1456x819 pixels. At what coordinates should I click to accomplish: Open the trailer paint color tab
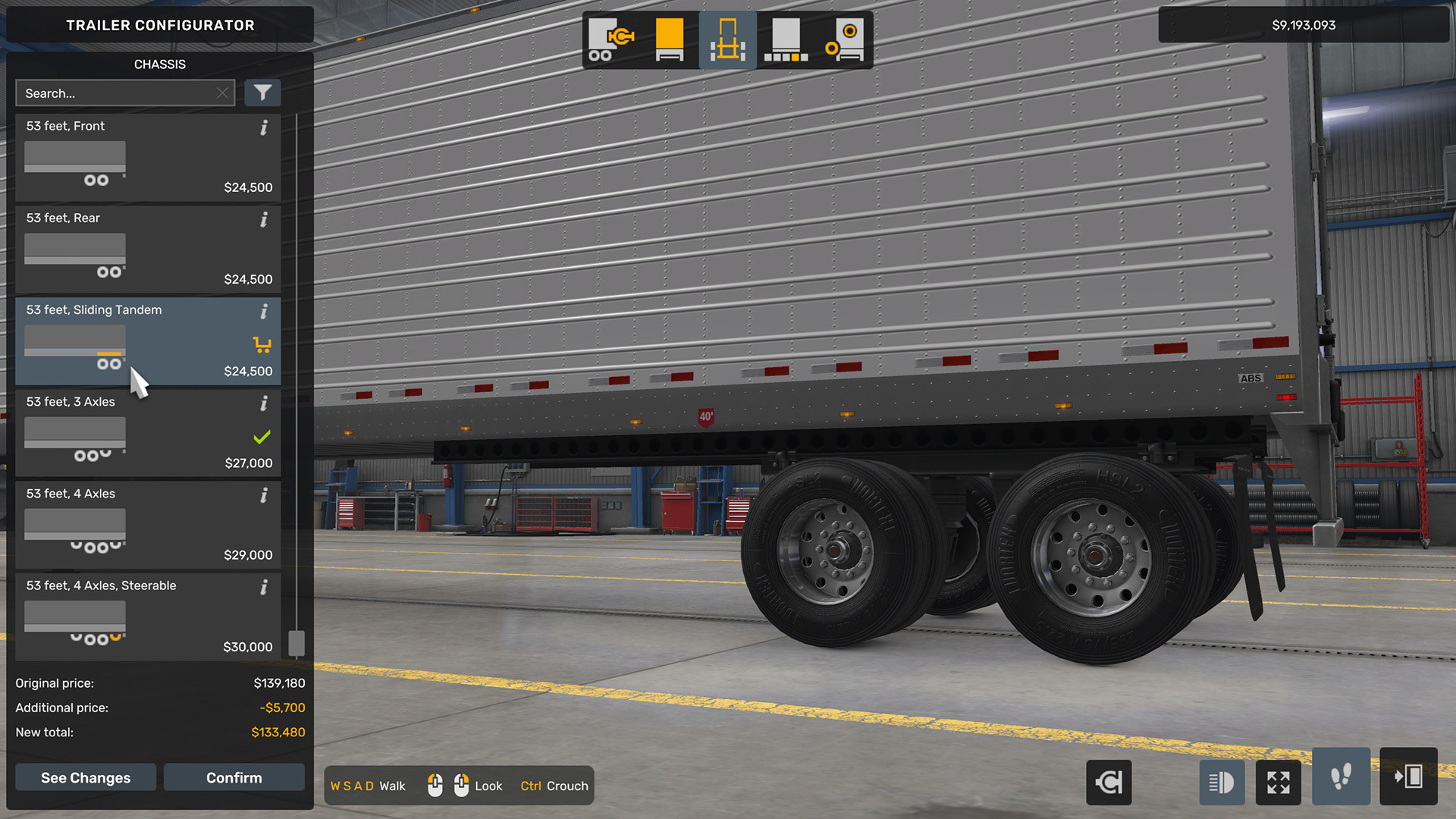[786, 40]
